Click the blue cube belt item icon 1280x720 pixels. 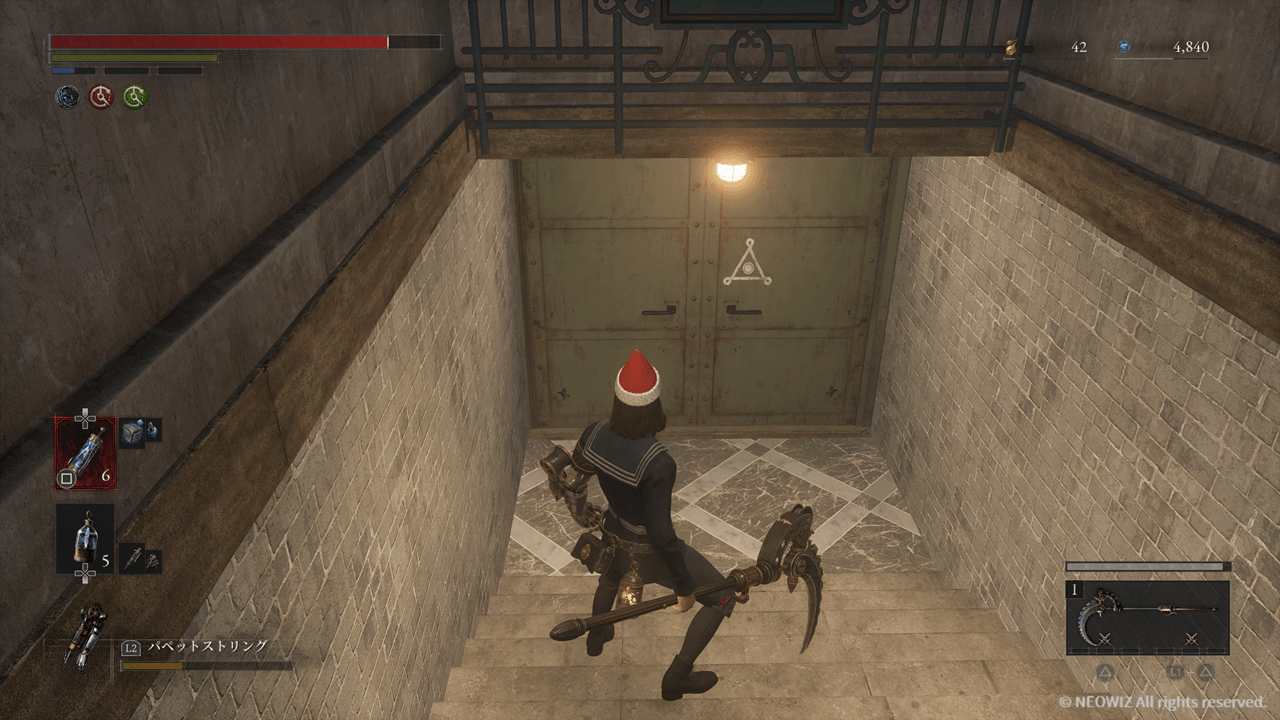(x=133, y=431)
